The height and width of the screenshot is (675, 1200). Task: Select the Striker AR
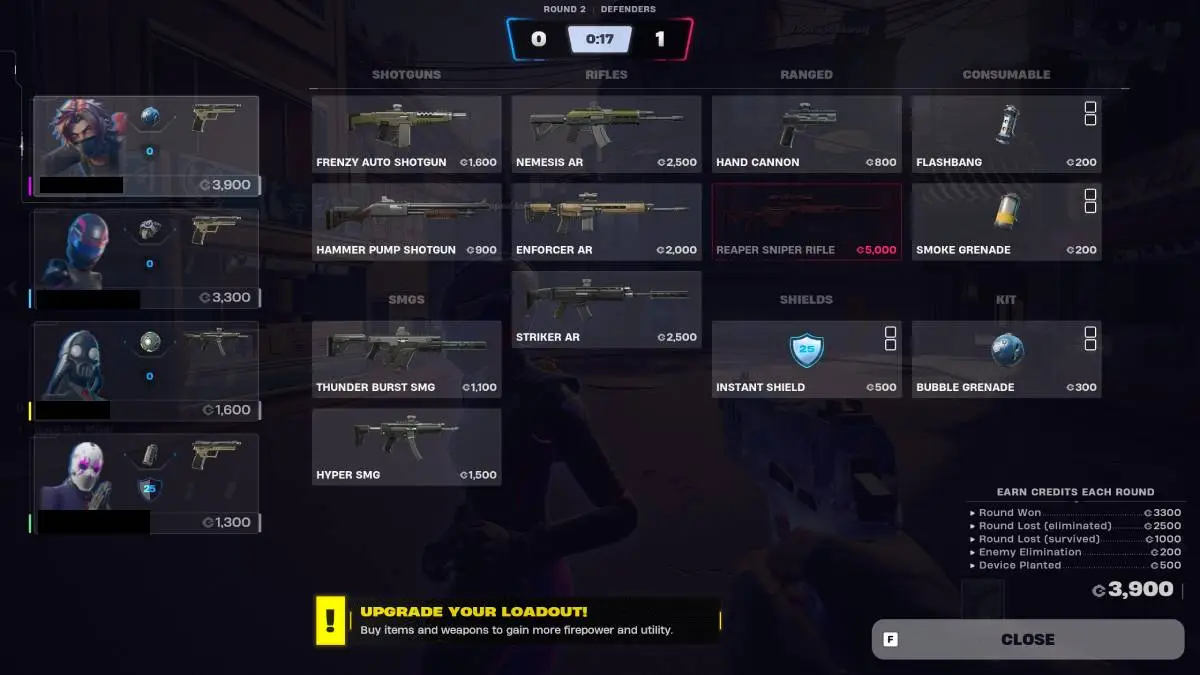click(x=606, y=309)
